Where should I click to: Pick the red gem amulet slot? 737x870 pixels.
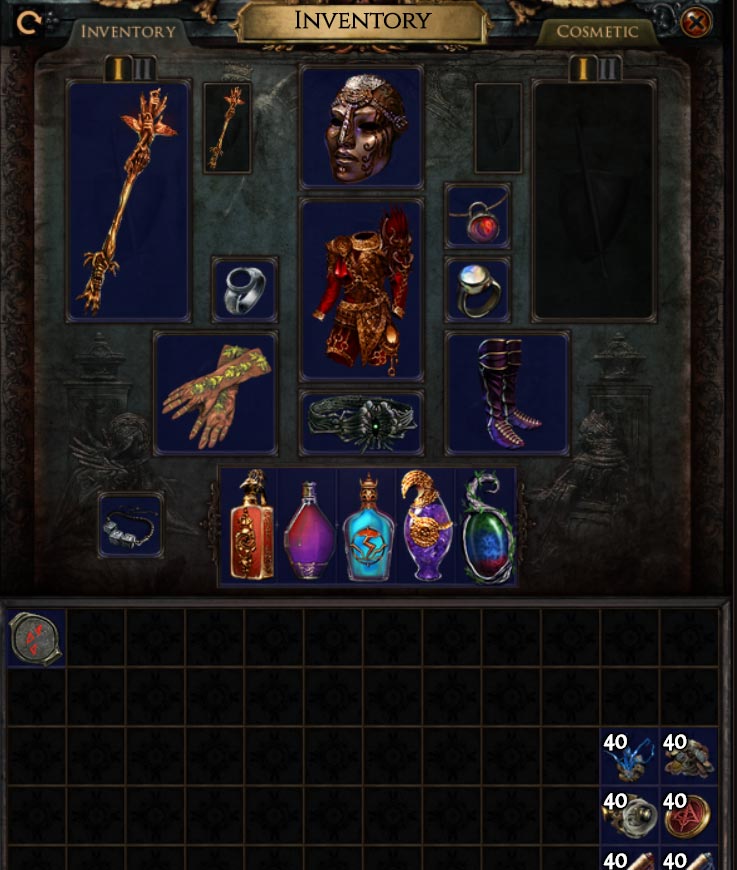pyautogui.click(x=478, y=216)
